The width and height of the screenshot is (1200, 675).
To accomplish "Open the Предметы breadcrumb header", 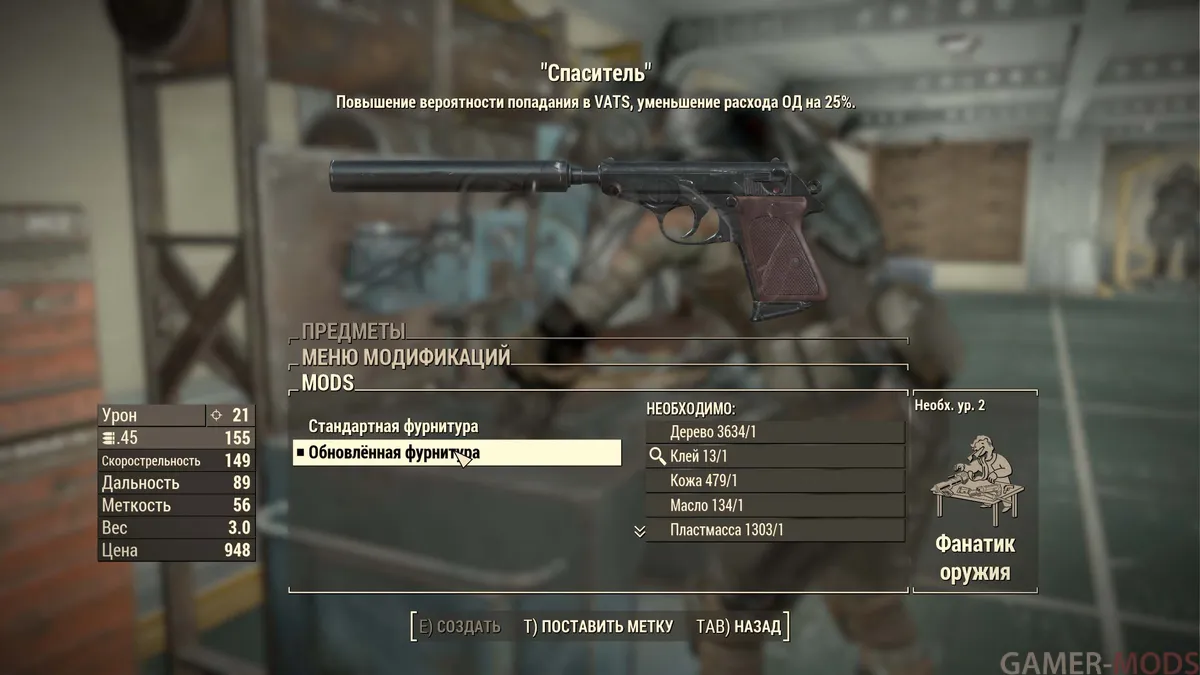I will [353, 332].
